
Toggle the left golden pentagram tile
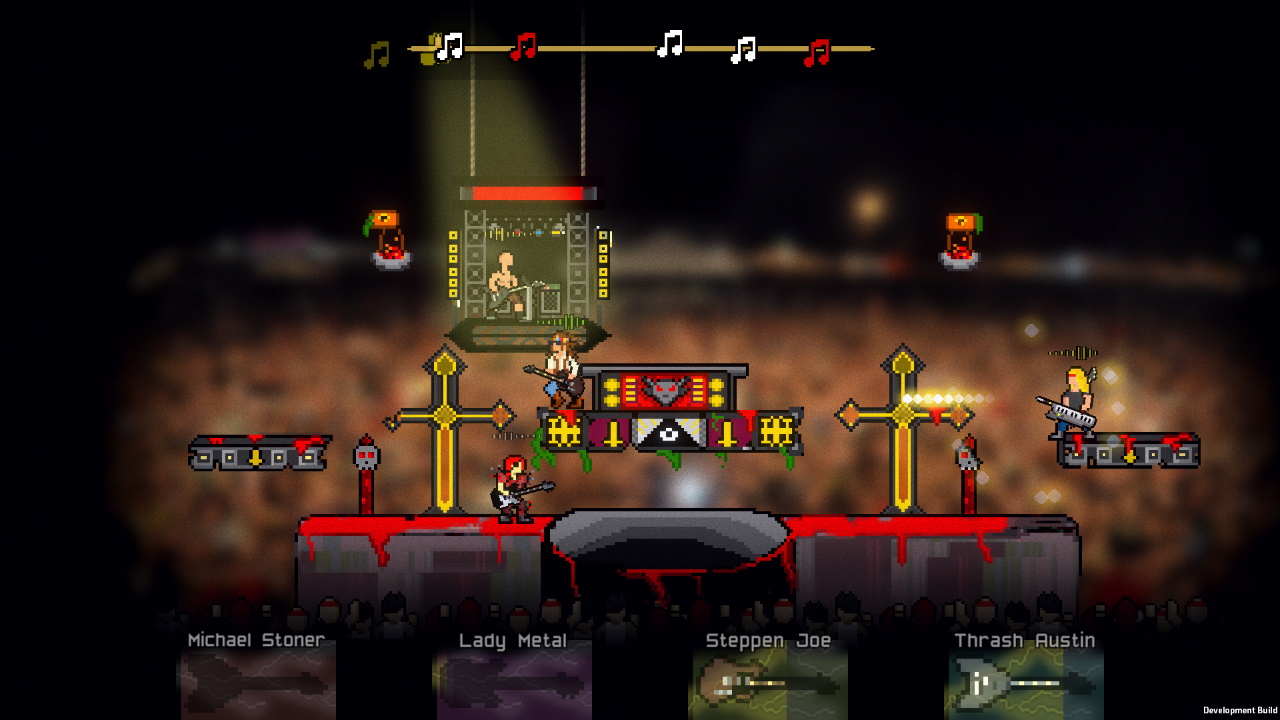pos(563,432)
